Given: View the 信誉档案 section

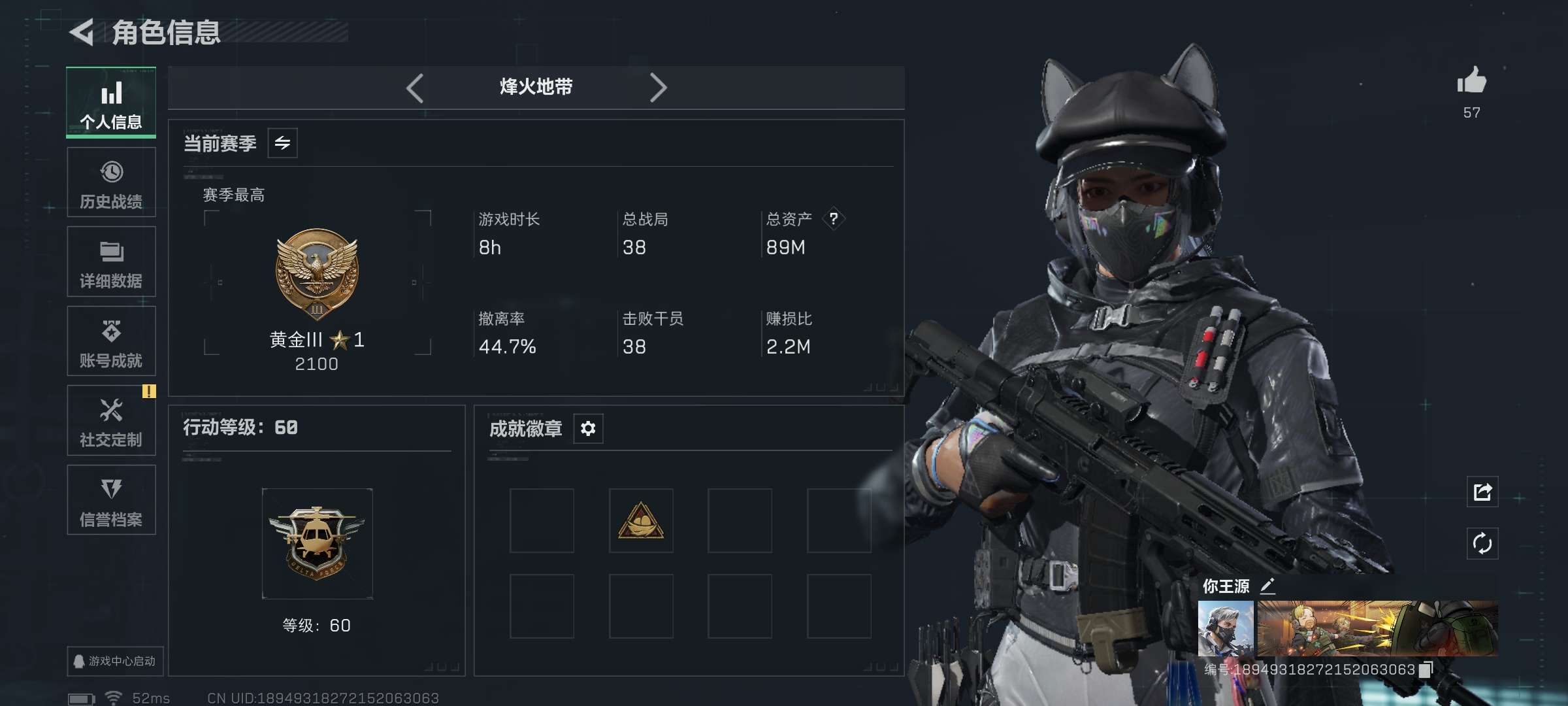Looking at the screenshot, I should tap(111, 500).
